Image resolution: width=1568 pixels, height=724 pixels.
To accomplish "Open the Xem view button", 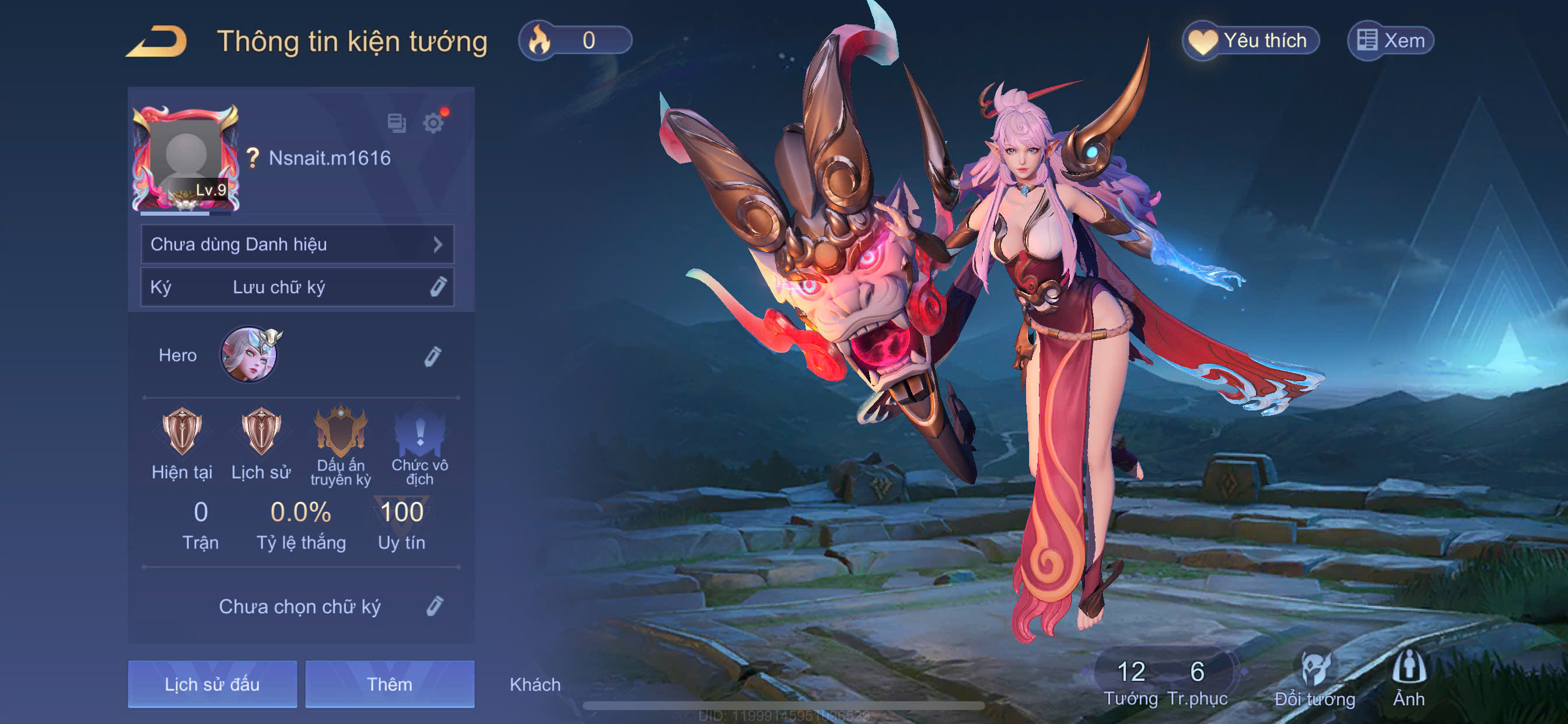I will [1391, 41].
